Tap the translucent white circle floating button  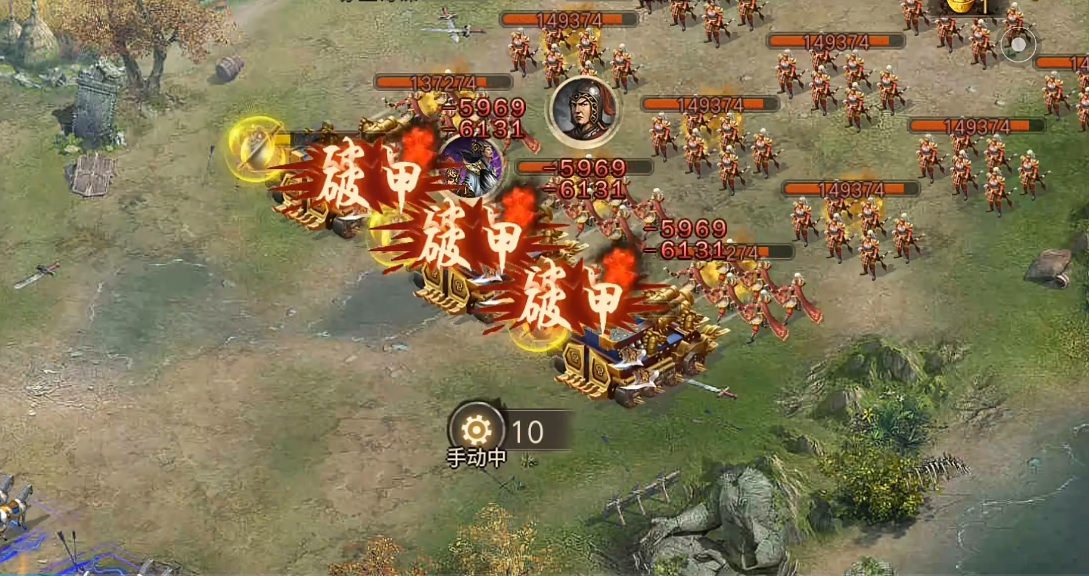[x=1018, y=45]
